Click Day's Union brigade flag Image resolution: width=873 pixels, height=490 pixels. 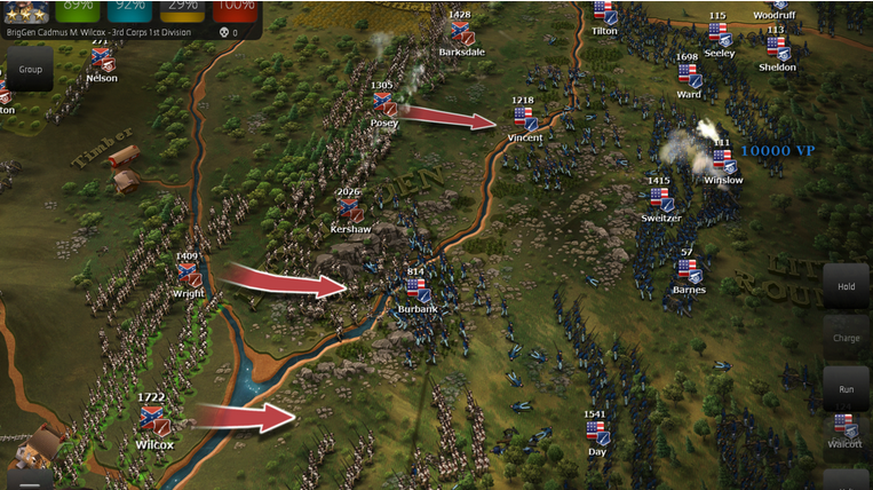coord(597,433)
